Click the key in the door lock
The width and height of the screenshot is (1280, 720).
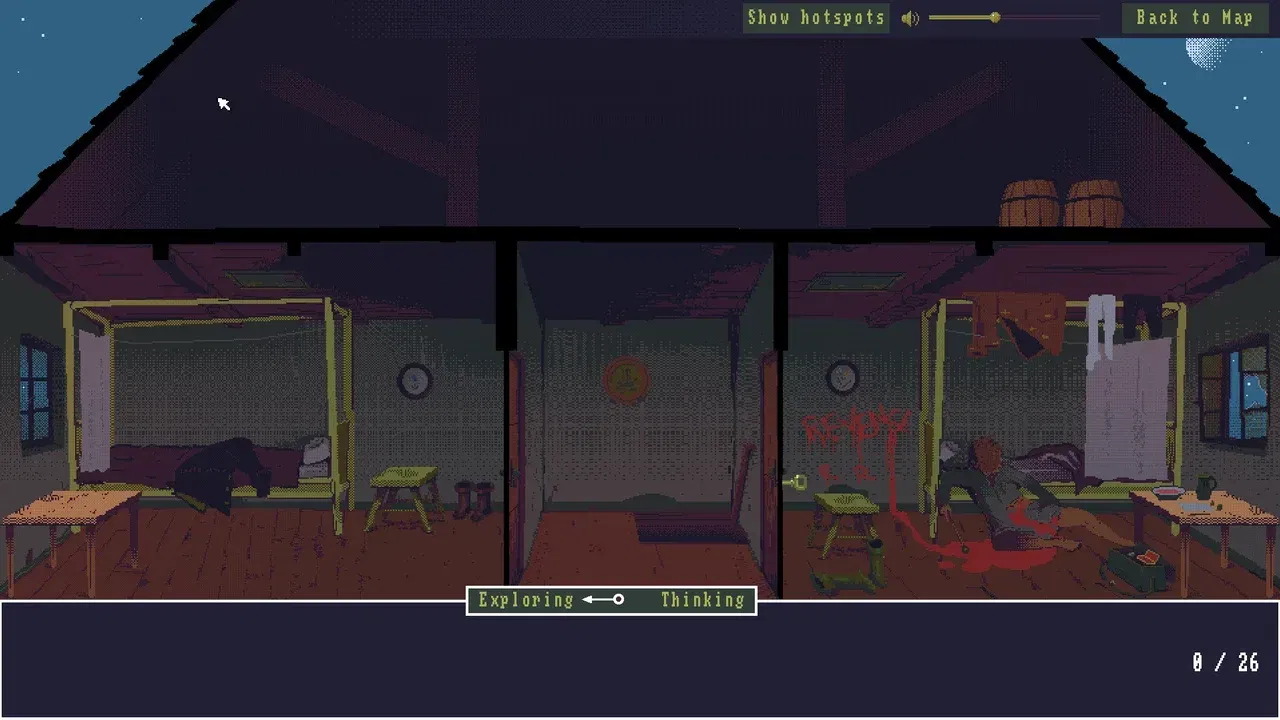pyautogui.click(x=797, y=482)
